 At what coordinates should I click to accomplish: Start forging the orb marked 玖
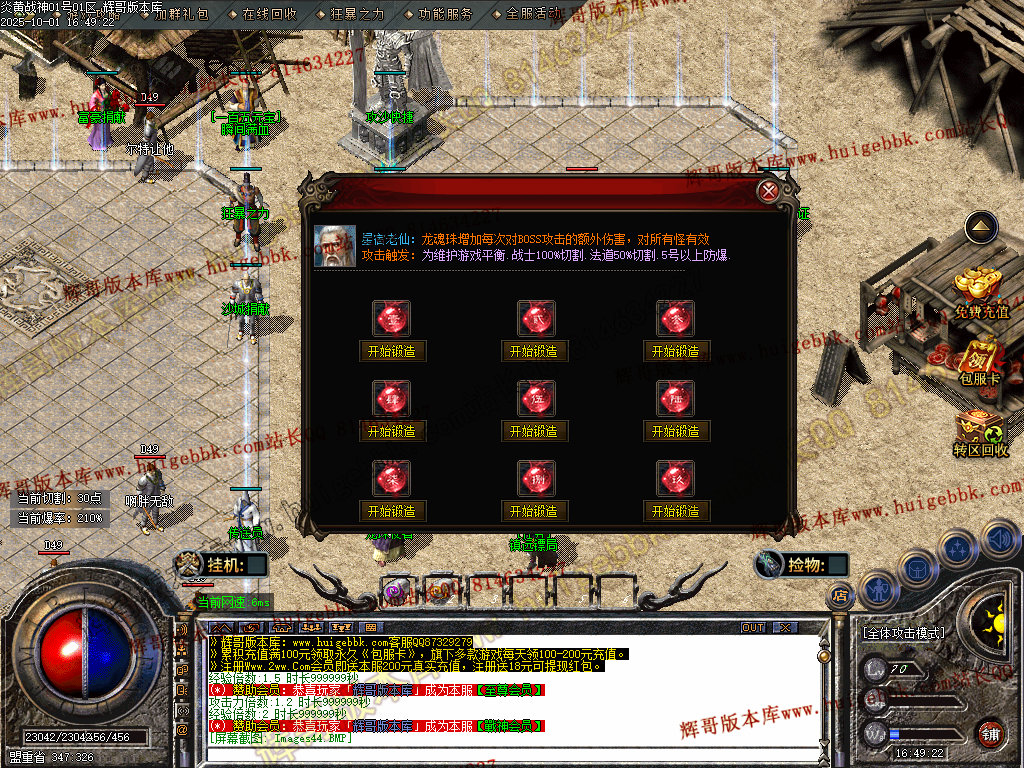click(675, 511)
